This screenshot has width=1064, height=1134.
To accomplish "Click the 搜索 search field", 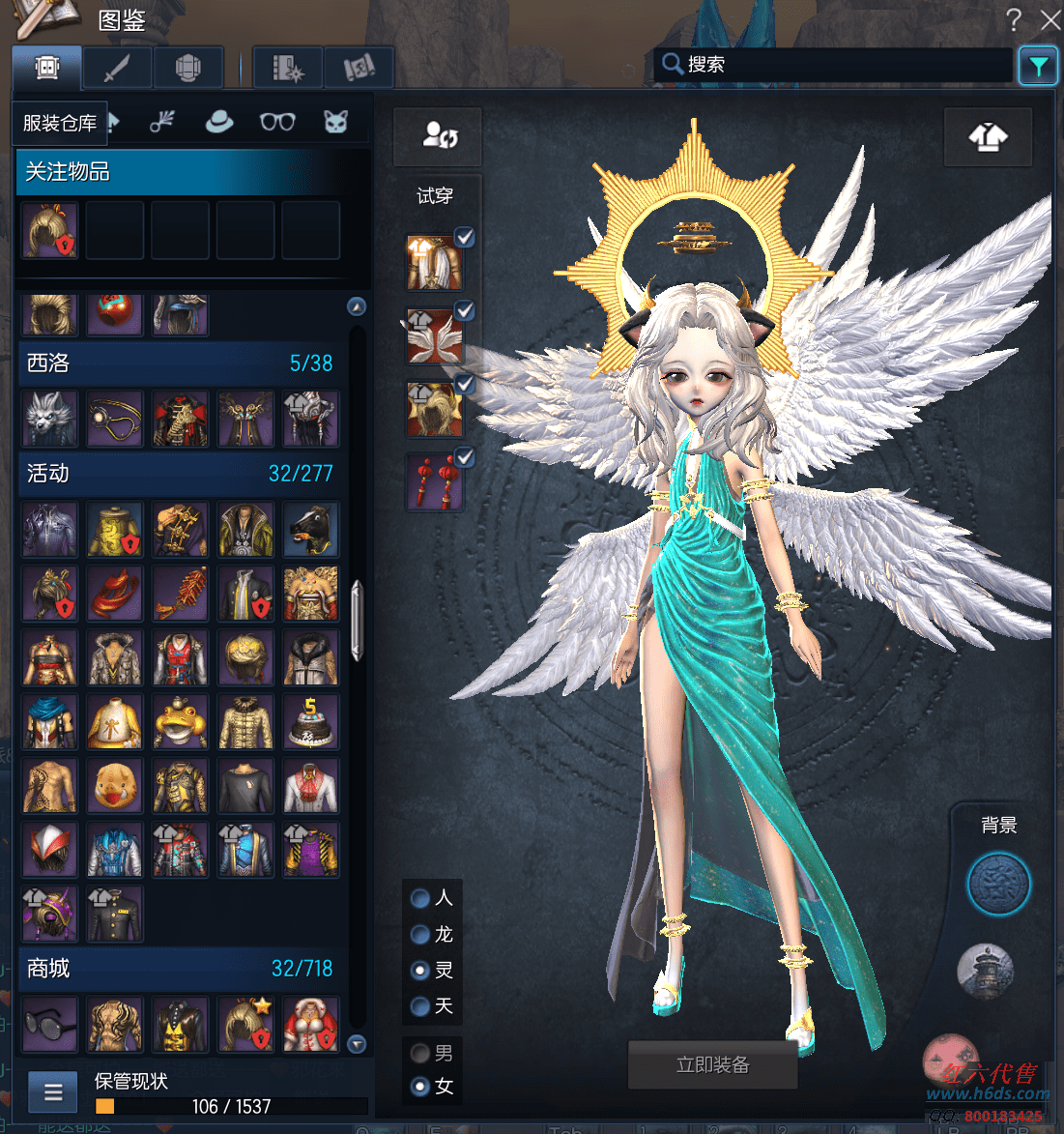I will [x=841, y=65].
